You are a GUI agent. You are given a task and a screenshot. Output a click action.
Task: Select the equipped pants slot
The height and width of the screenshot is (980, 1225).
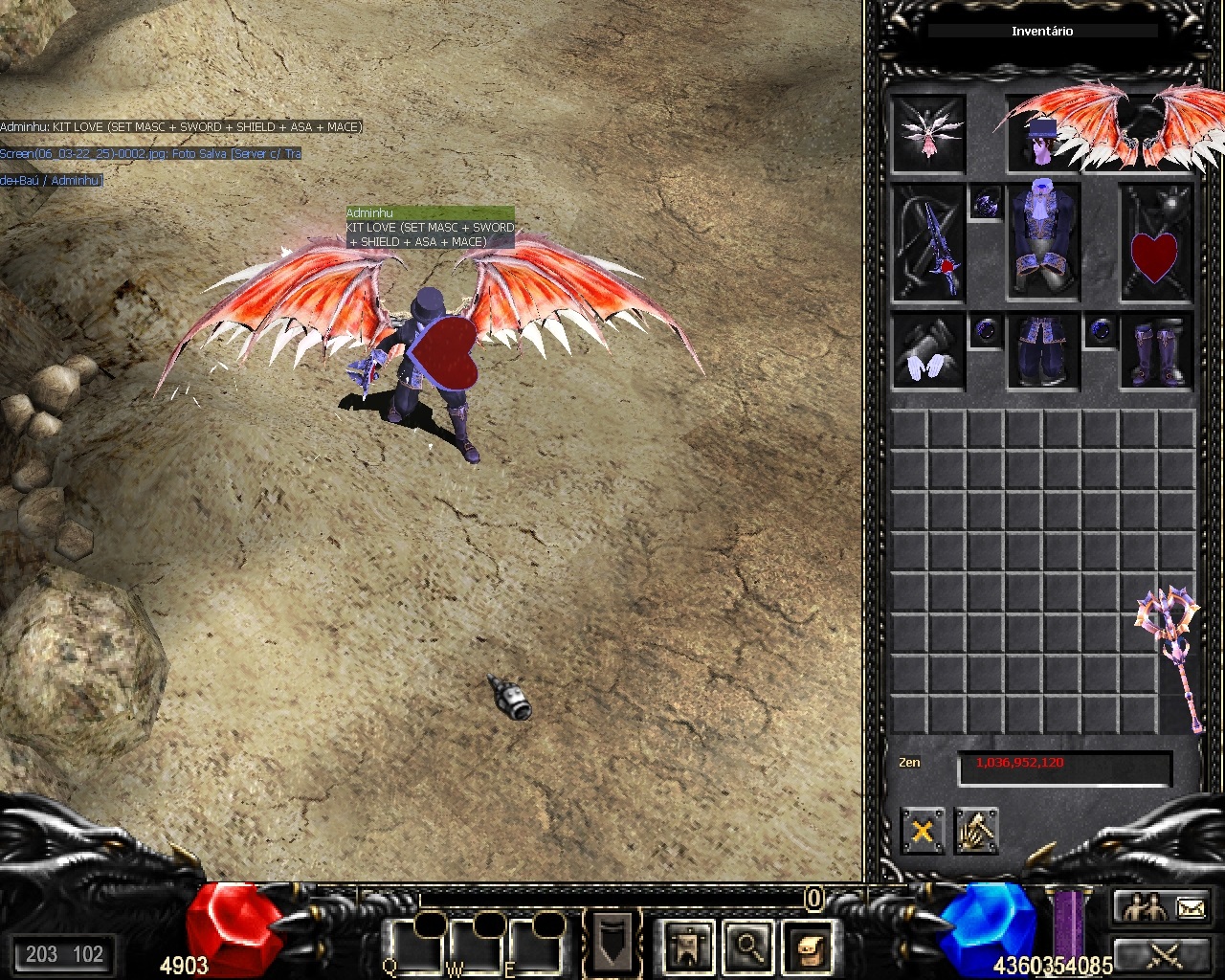1043,351
